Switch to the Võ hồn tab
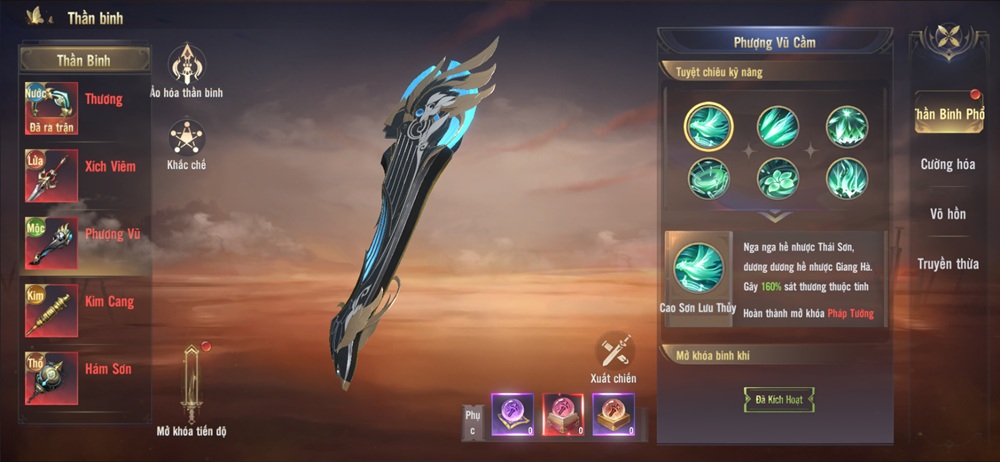The width and height of the screenshot is (1000, 462). click(947, 214)
